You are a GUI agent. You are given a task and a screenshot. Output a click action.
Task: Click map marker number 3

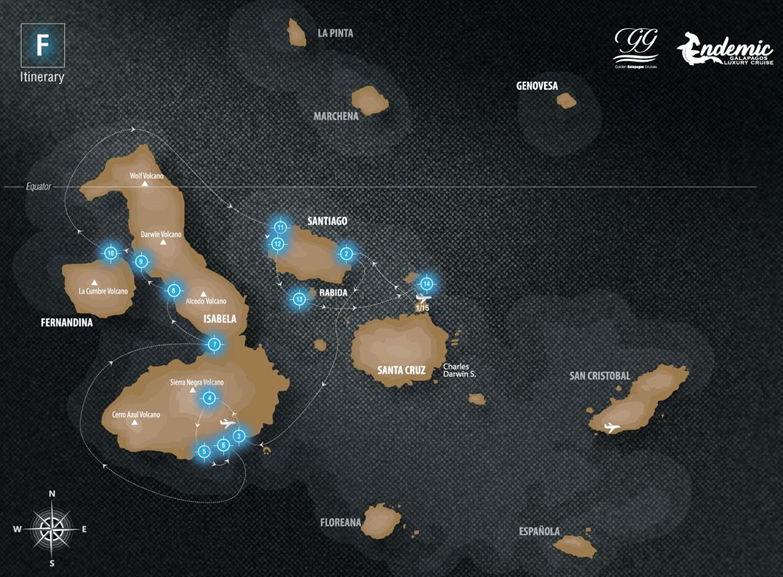239,435
